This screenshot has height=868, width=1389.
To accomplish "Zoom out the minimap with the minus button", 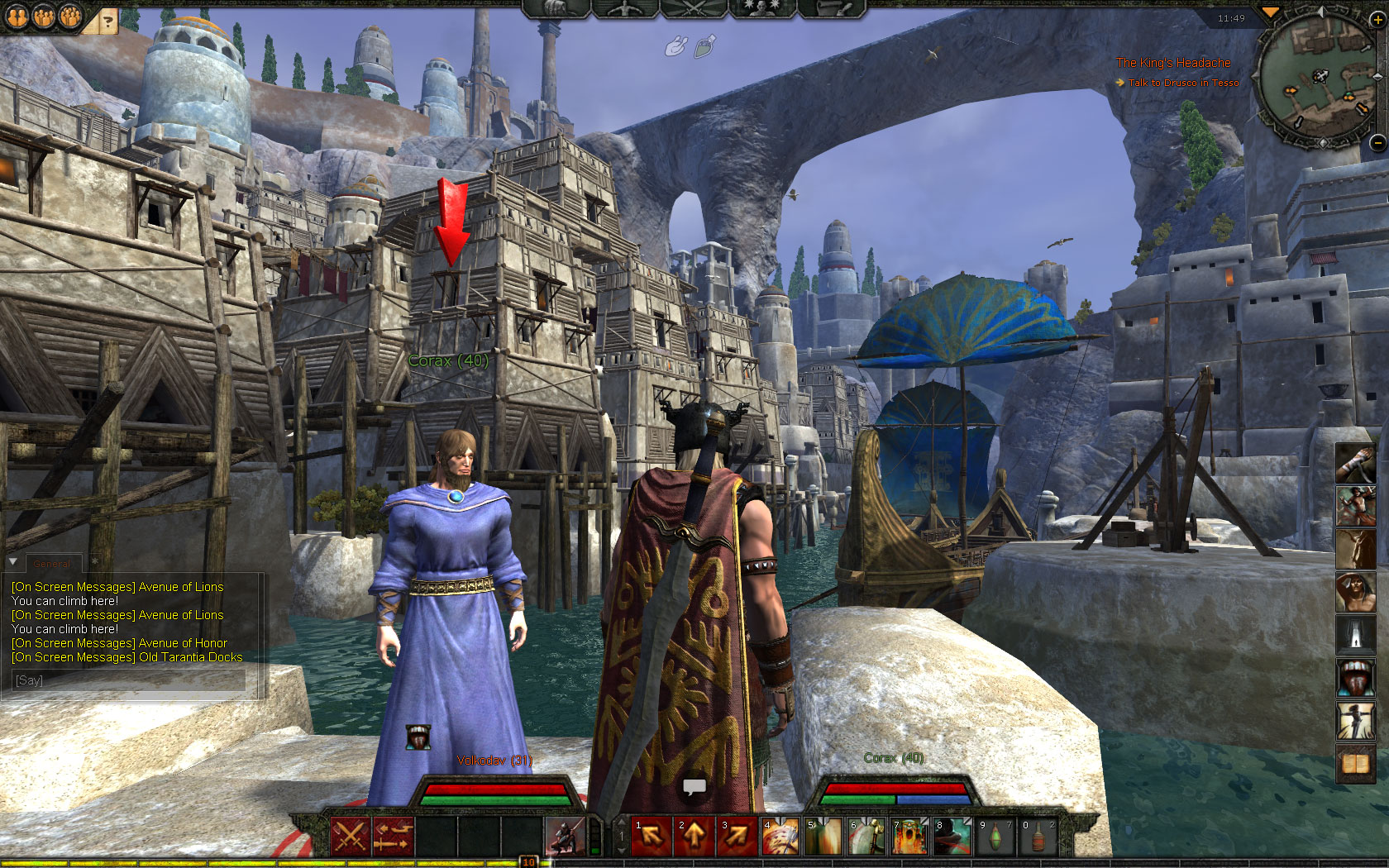I will pos(1377,142).
